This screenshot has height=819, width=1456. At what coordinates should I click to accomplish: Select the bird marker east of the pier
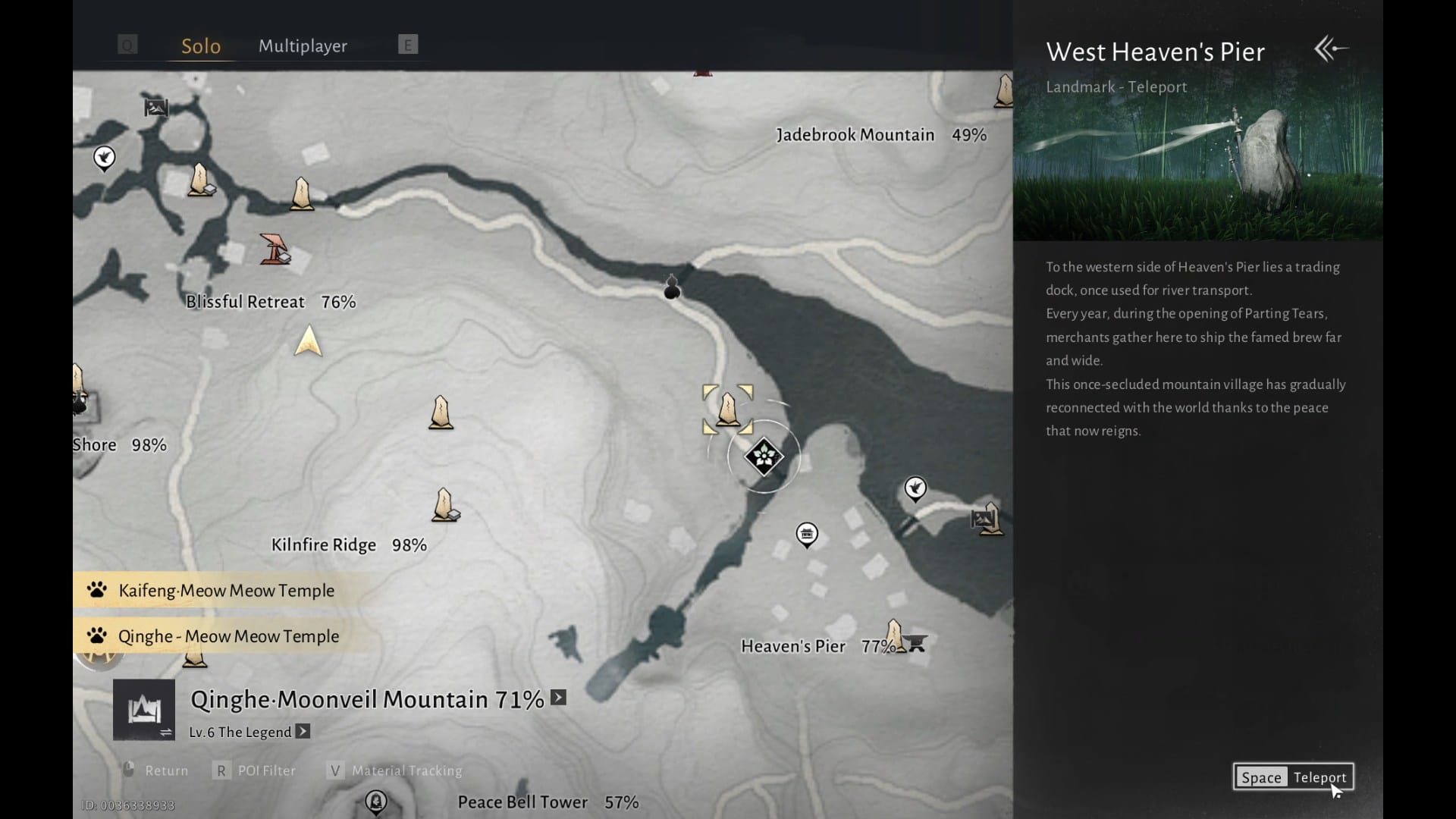pyautogui.click(x=915, y=488)
